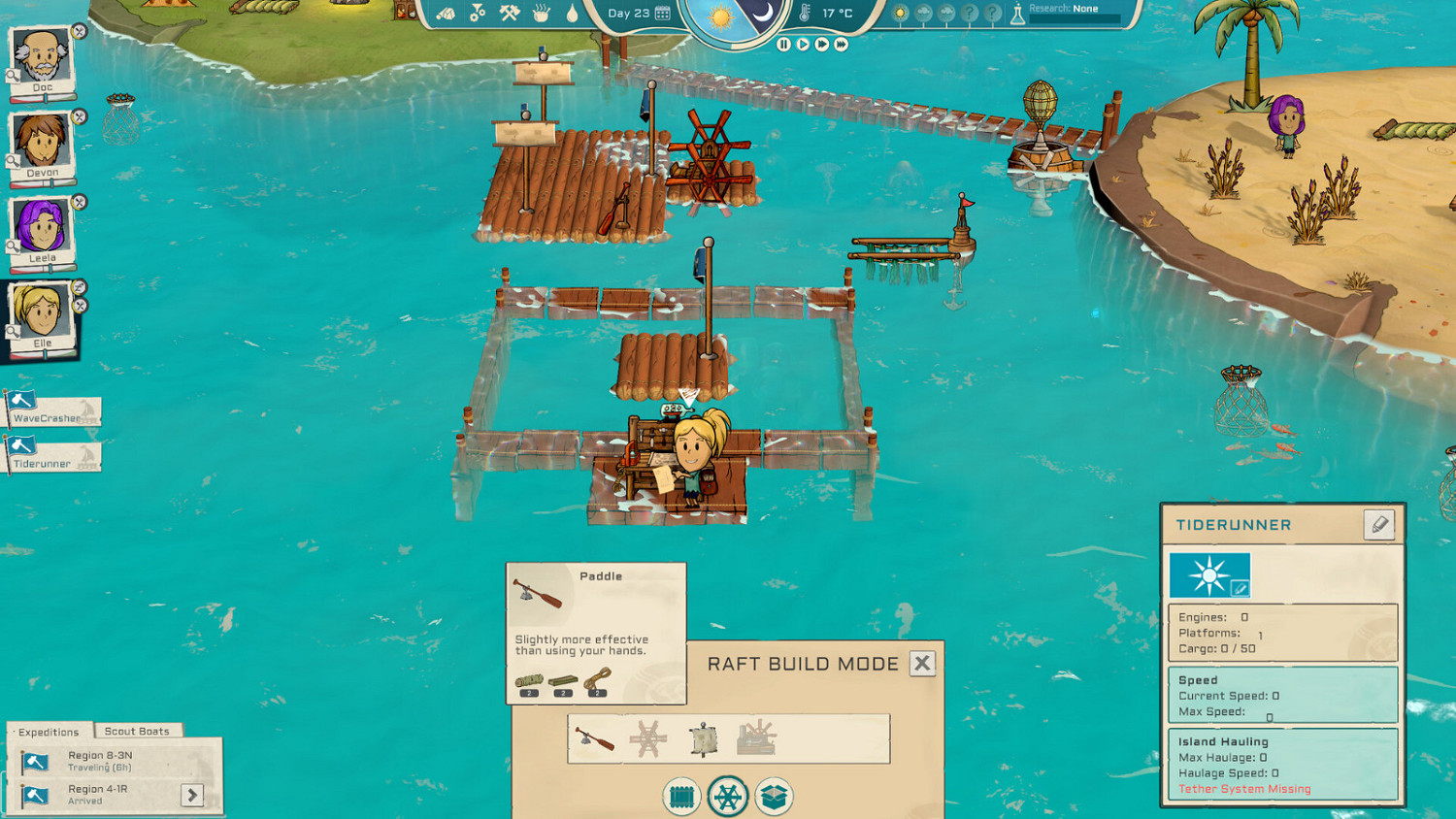Close the Raft Build Mode panel
This screenshot has height=819, width=1456.
coord(921,664)
